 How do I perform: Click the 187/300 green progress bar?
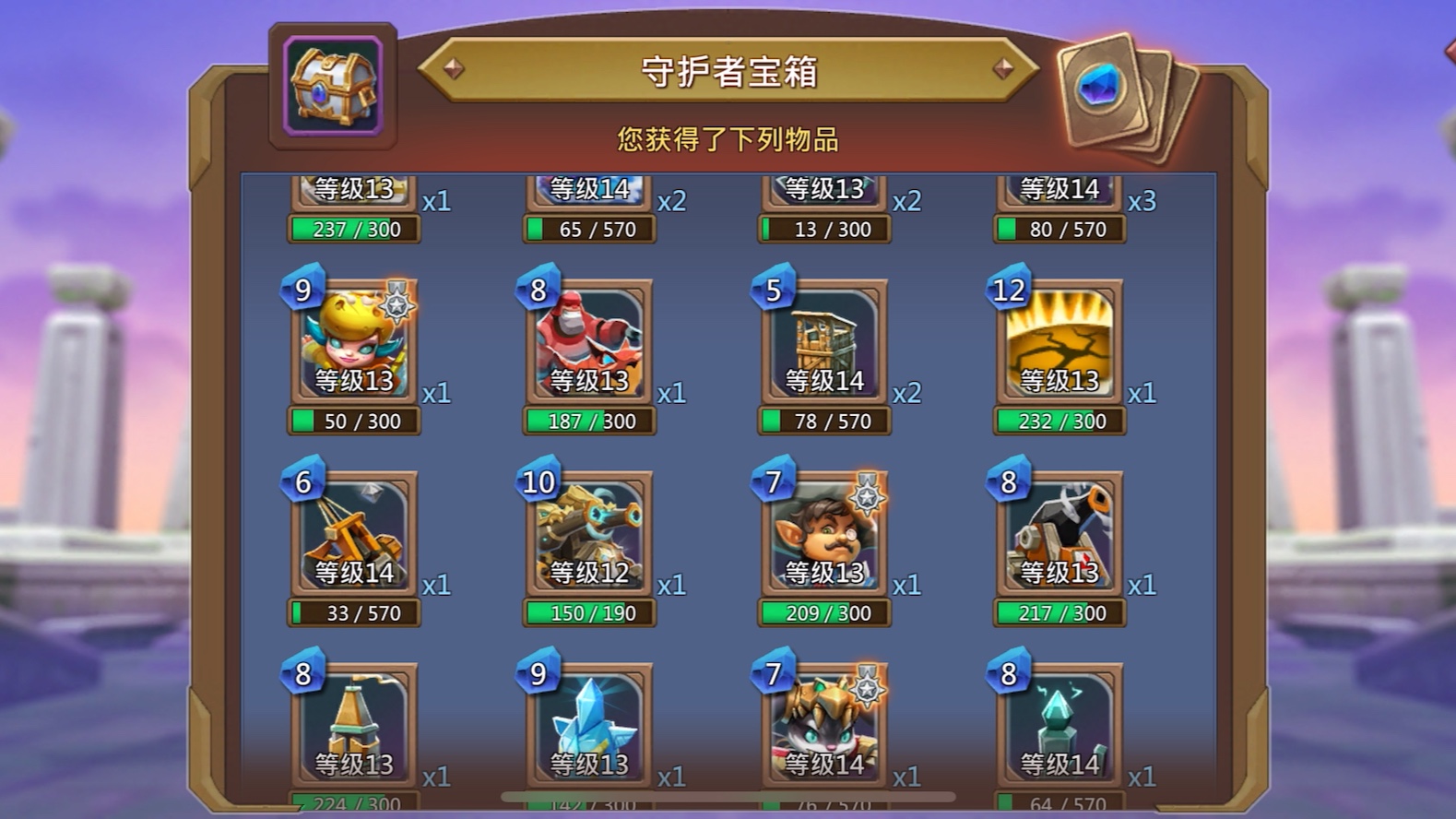click(588, 421)
